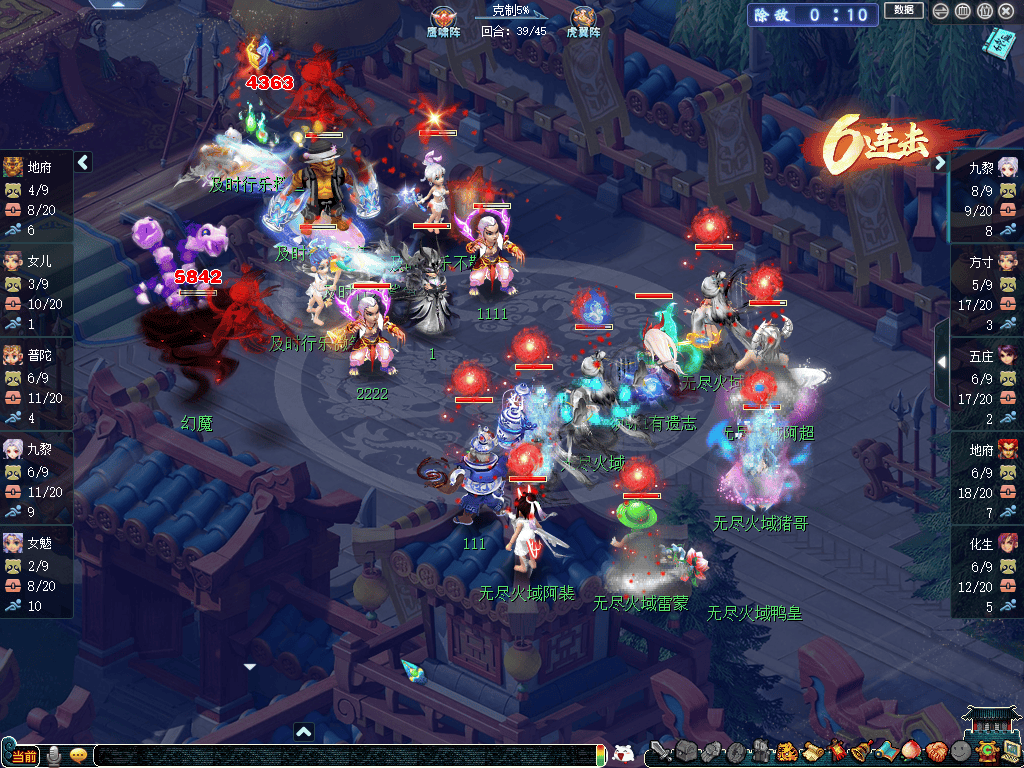Viewport: 1024px width, 768px height.
Task: Open the paper scroll icon
Action: pos(811,752)
